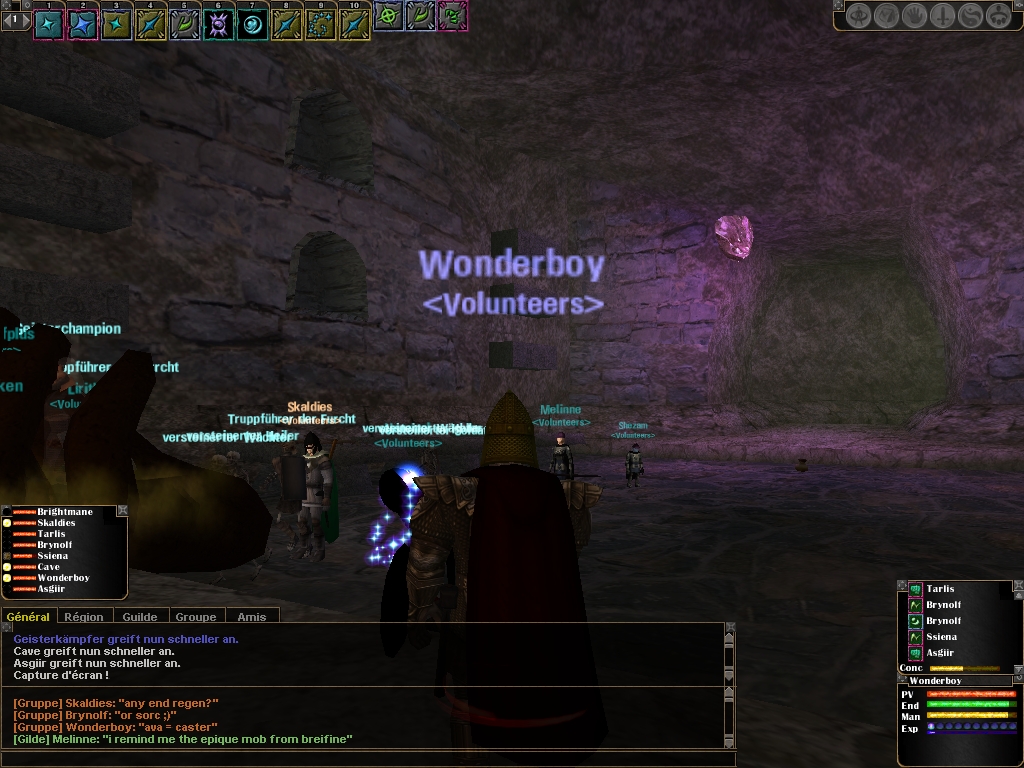Image resolution: width=1024 pixels, height=768 pixels.
Task: Select Brightmane in the group list
Action: coord(64,512)
